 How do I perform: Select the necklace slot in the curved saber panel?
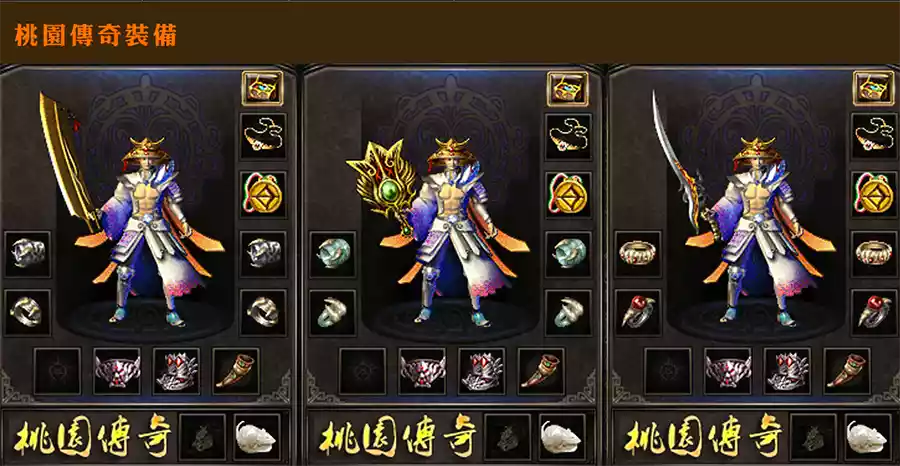873,134
